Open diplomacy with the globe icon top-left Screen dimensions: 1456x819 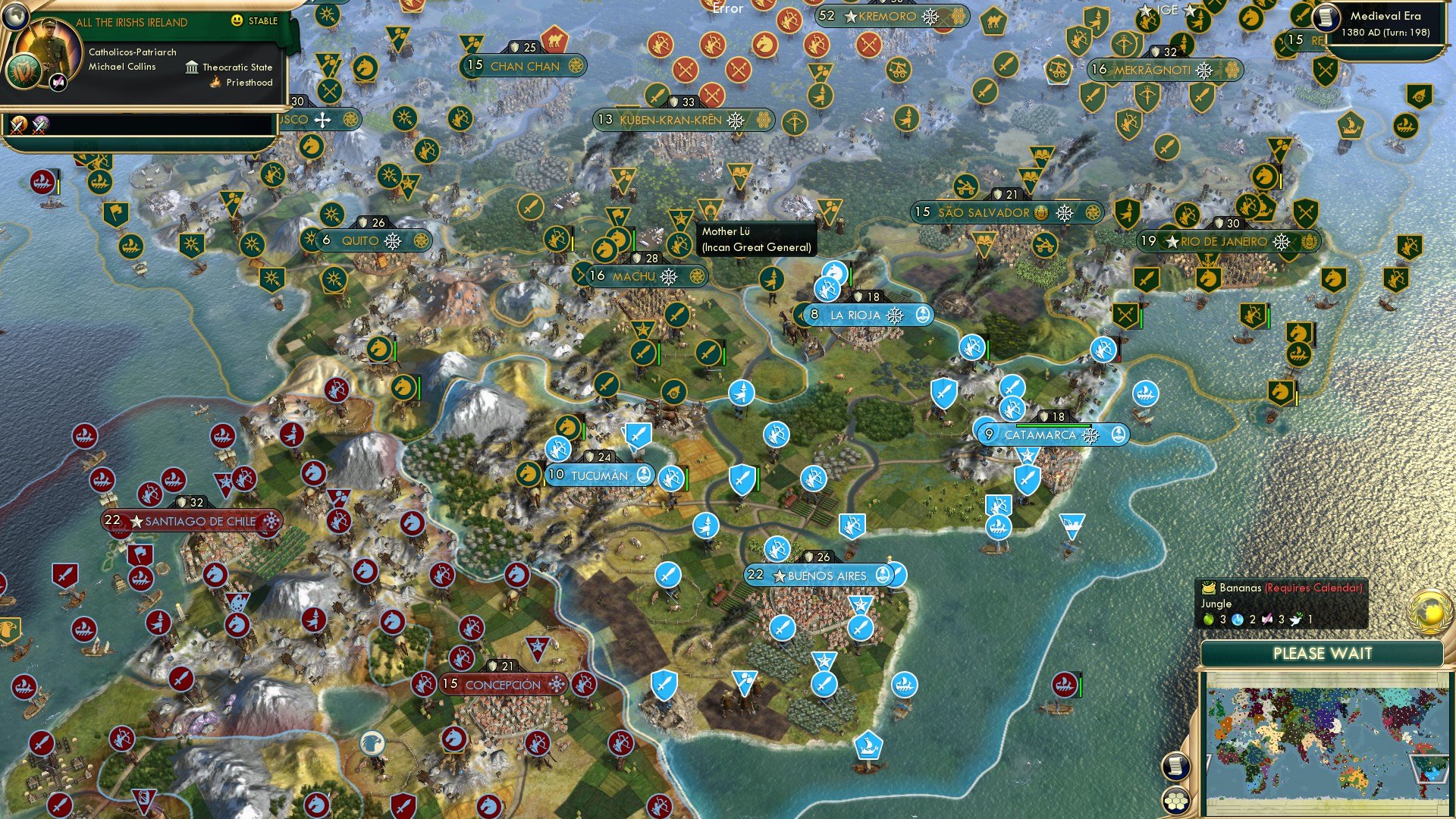16,17
